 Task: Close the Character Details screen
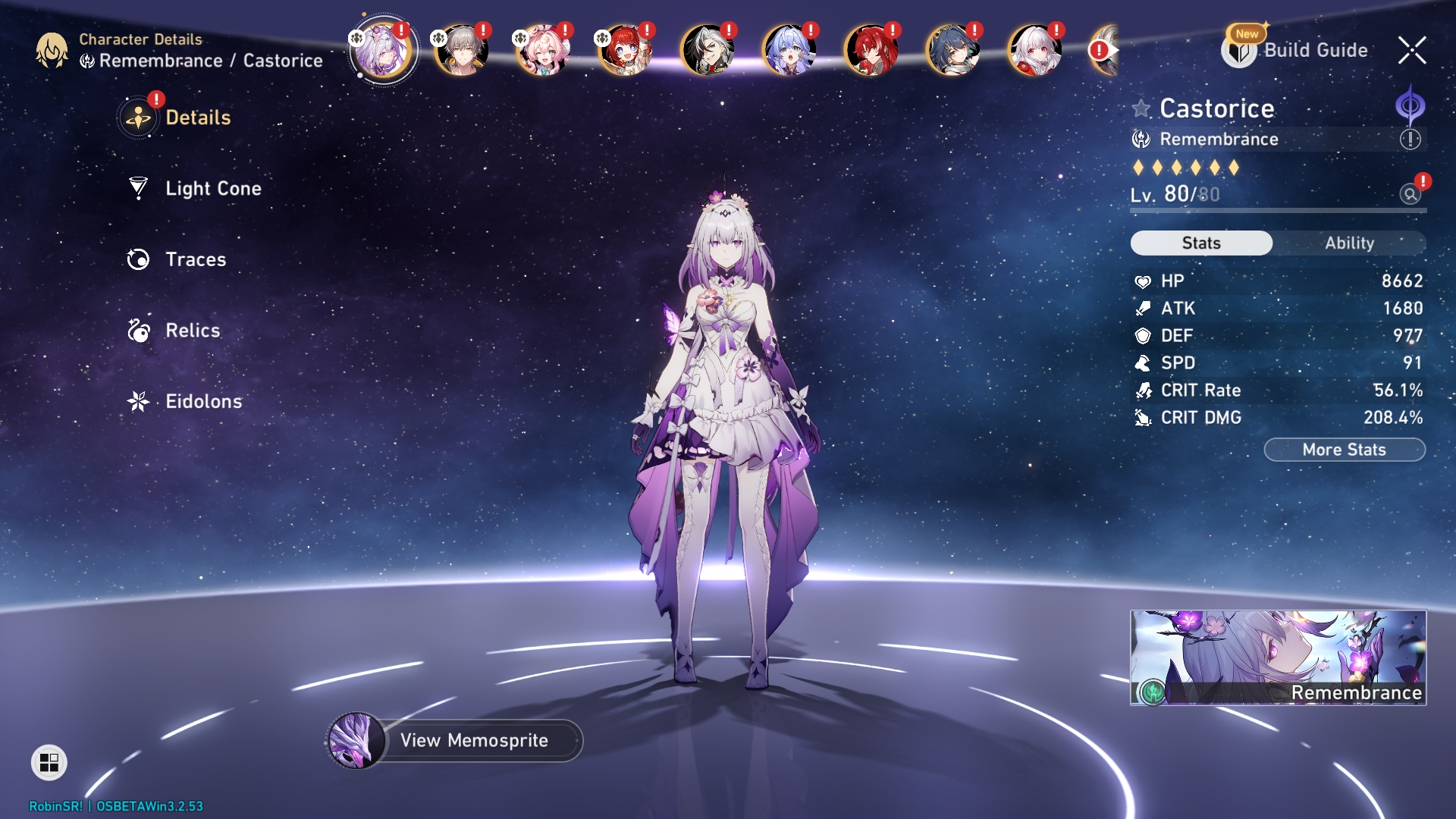[x=1411, y=50]
